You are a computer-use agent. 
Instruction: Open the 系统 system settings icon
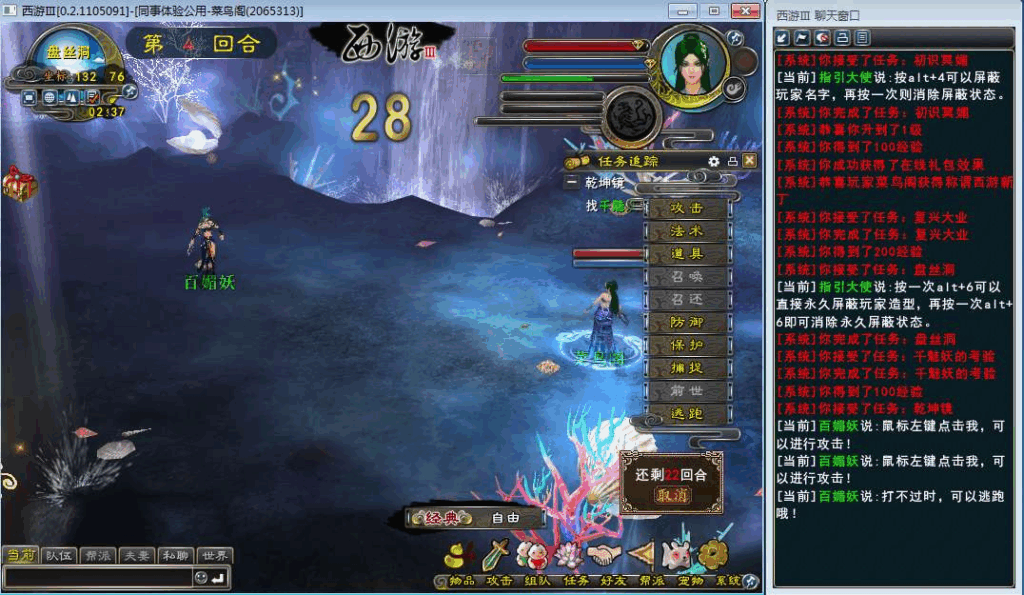[714, 555]
